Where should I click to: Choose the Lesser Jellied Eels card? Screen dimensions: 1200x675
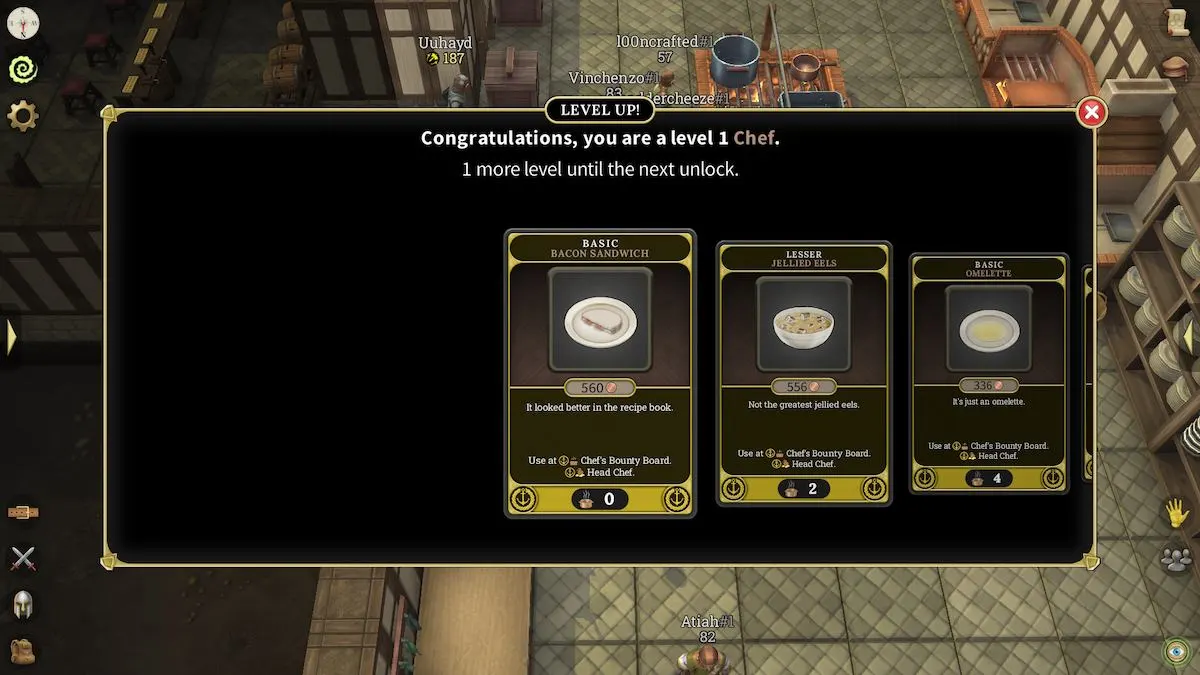pos(805,372)
